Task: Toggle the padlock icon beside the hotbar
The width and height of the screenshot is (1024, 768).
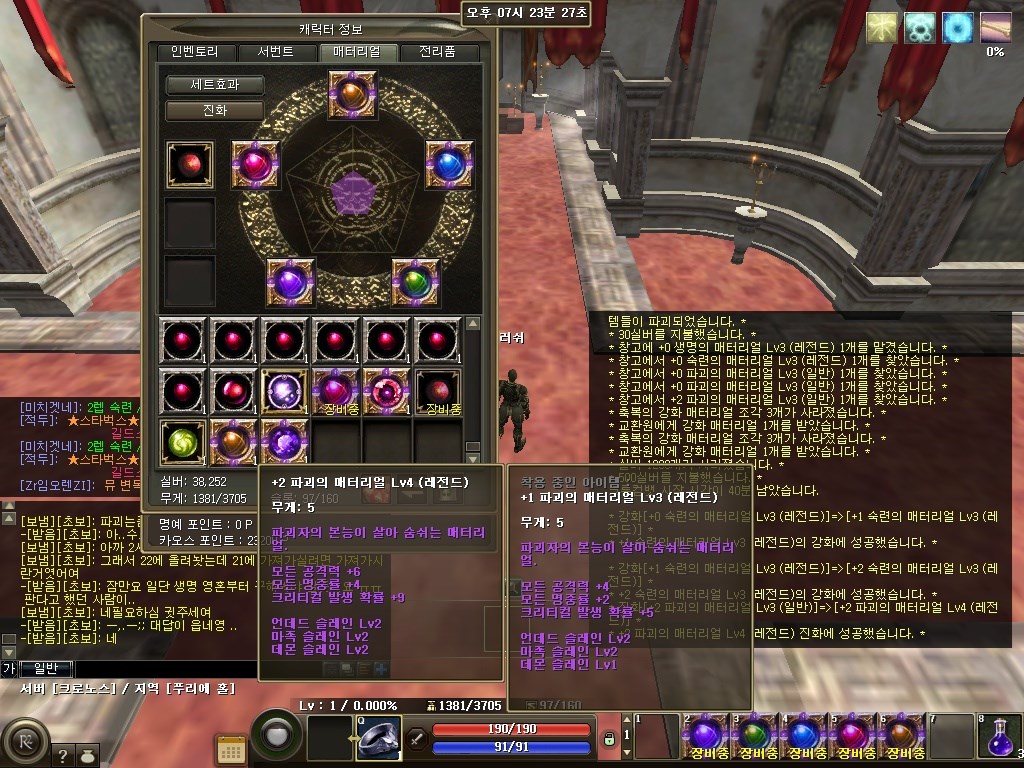Action: pos(608,739)
